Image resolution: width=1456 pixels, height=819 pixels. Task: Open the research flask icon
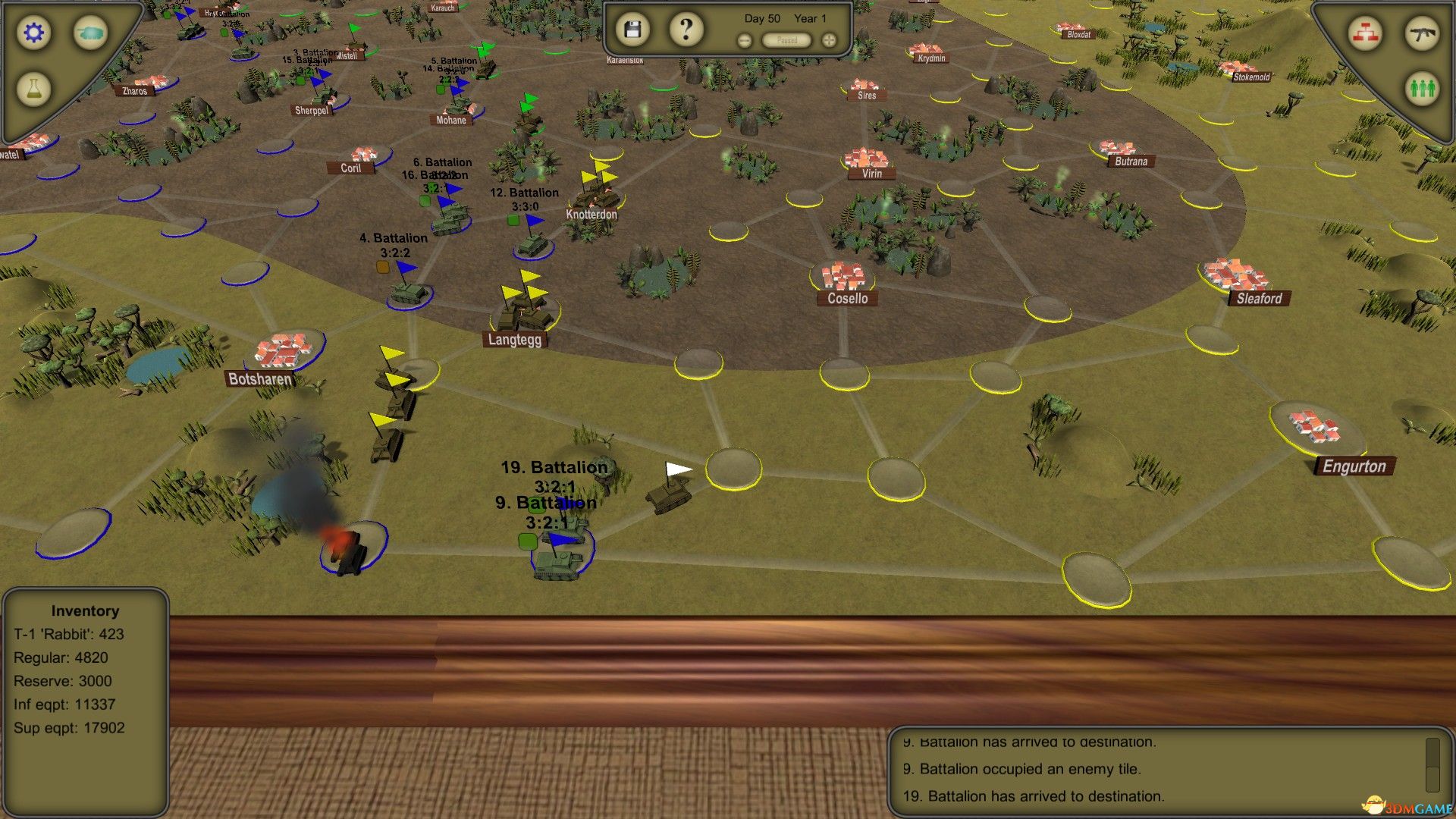click(32, 89)
